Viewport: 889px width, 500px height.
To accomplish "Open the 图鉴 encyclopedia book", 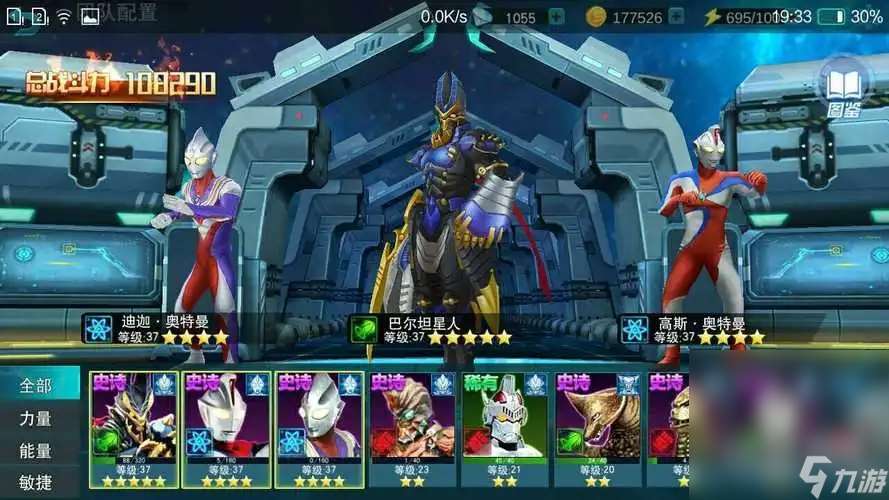I will click(x=844, y=86).
